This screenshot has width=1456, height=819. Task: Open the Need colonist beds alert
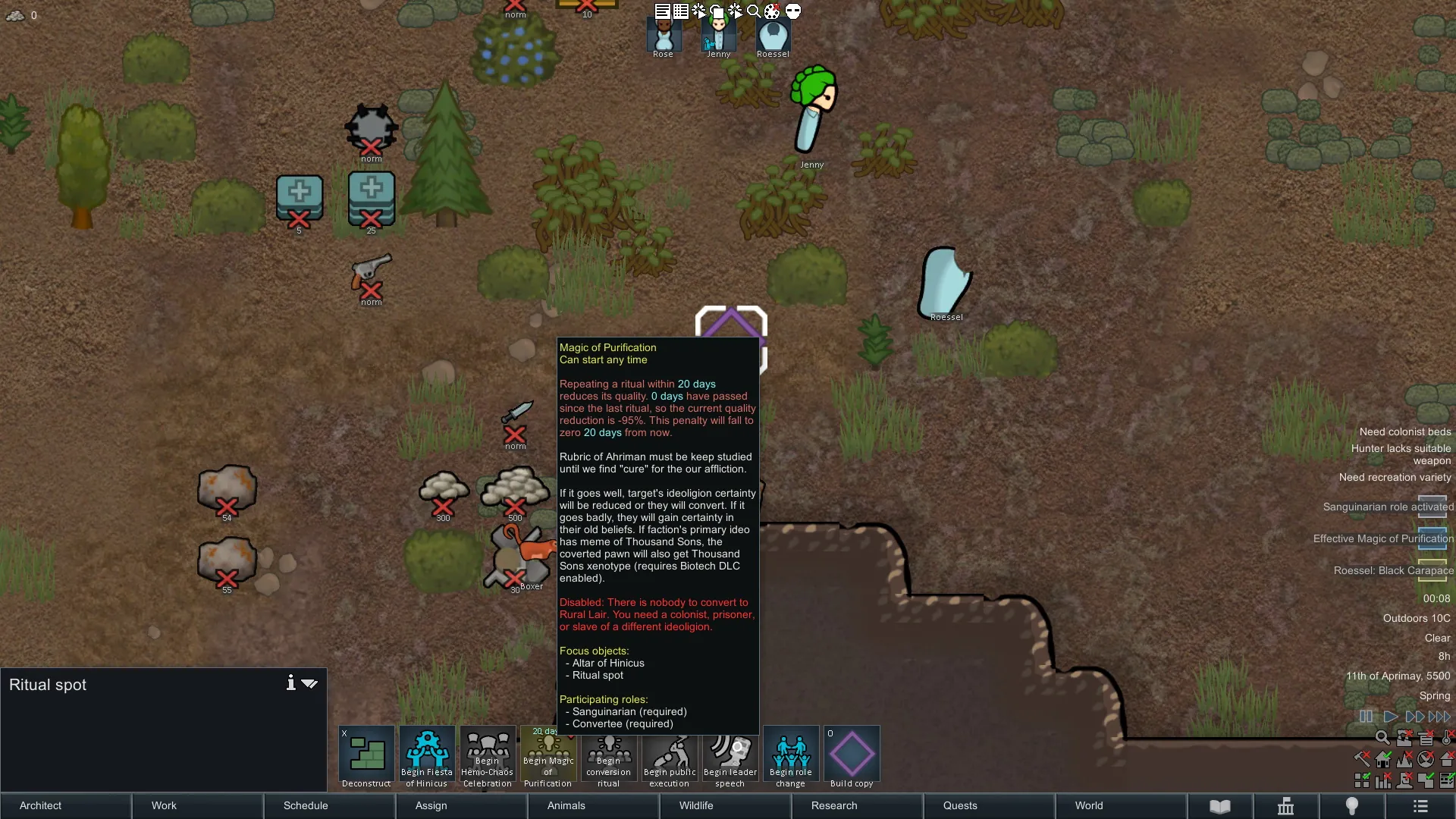1404,431
